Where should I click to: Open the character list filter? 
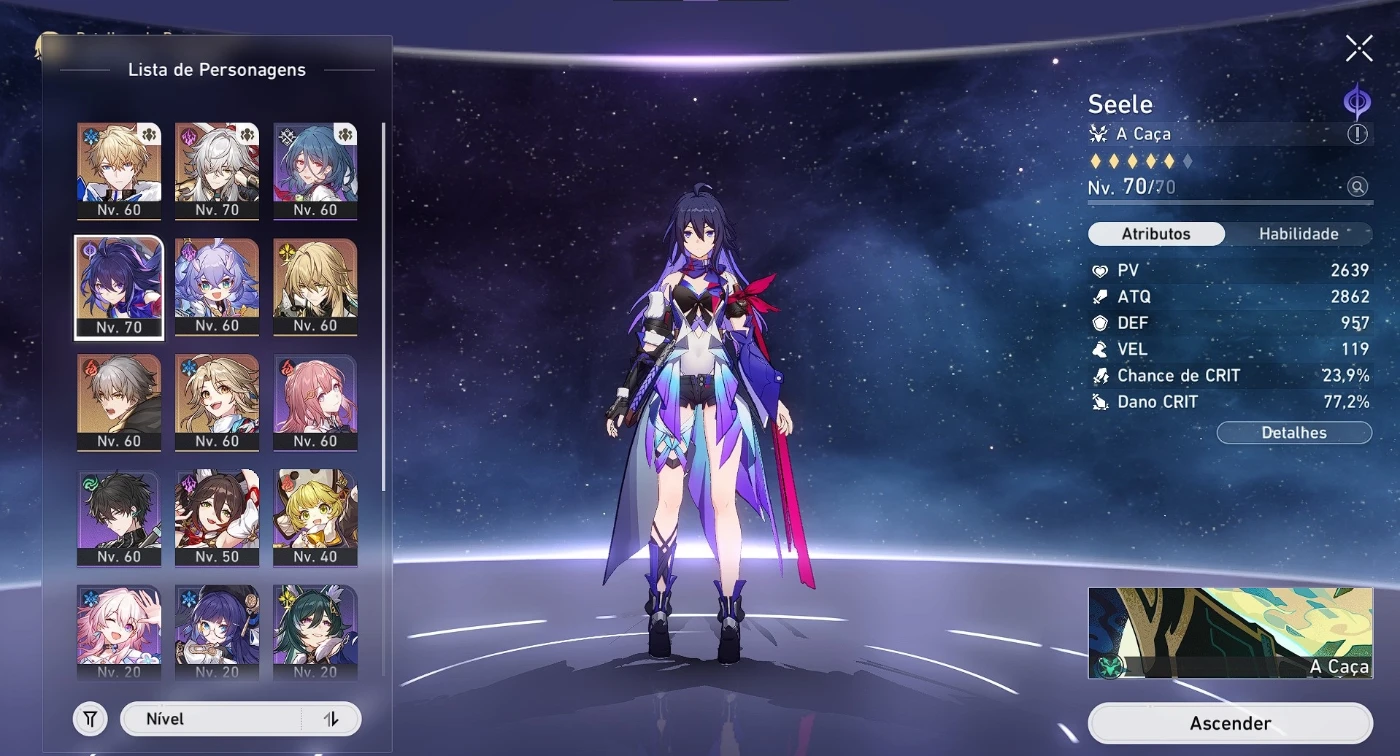[90, 719]
